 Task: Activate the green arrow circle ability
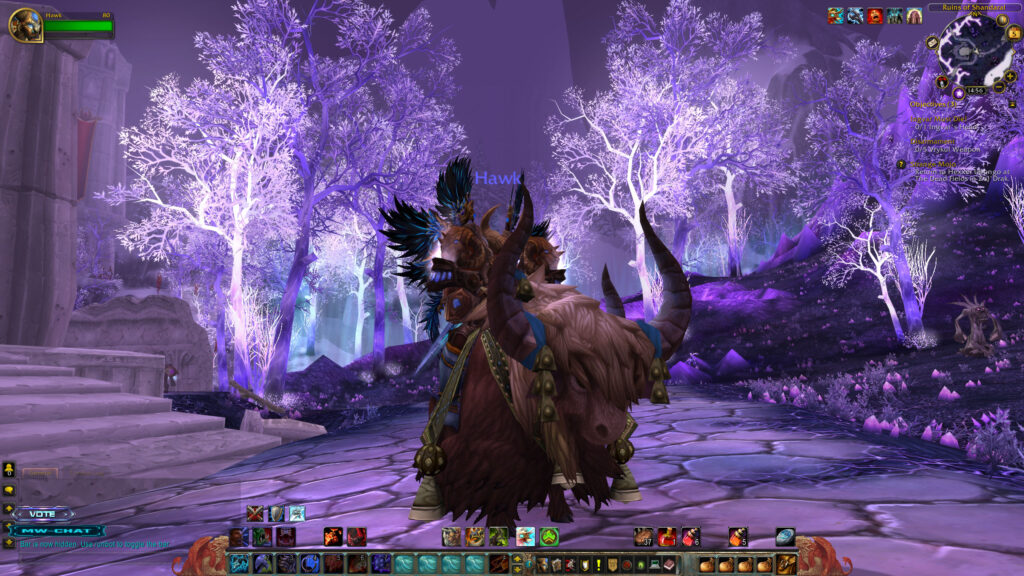click(549, 537)
